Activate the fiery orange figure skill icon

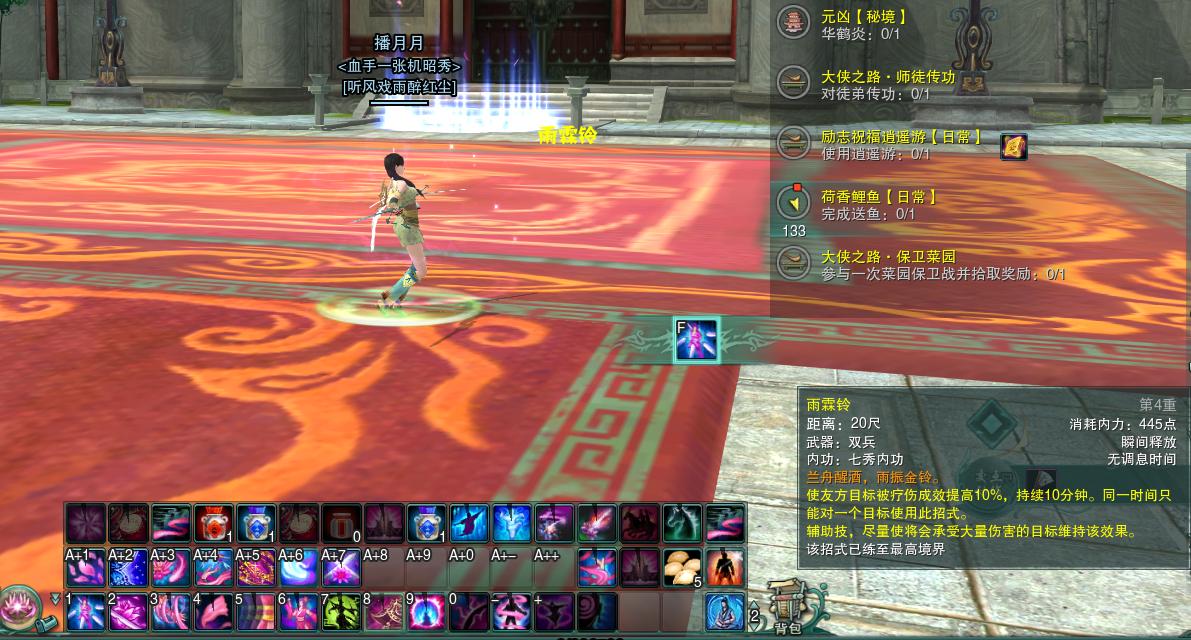pos(725,567)
